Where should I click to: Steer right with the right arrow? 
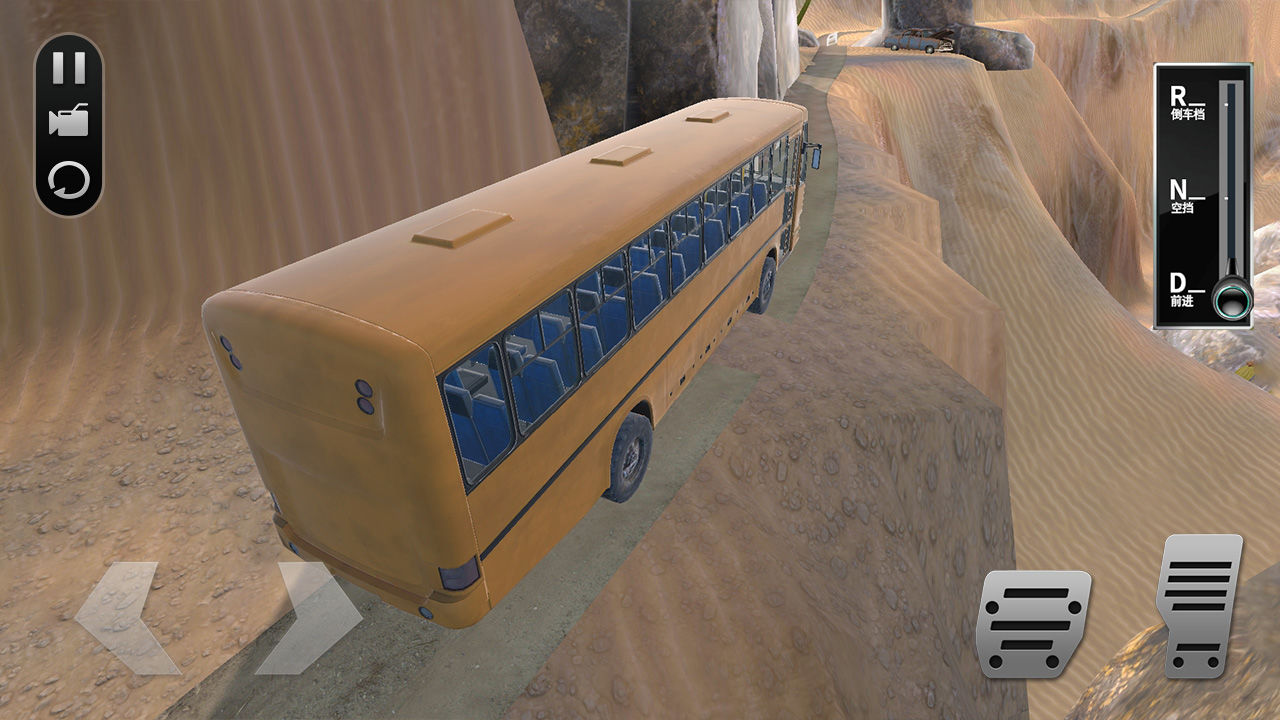tap(311, 617)
